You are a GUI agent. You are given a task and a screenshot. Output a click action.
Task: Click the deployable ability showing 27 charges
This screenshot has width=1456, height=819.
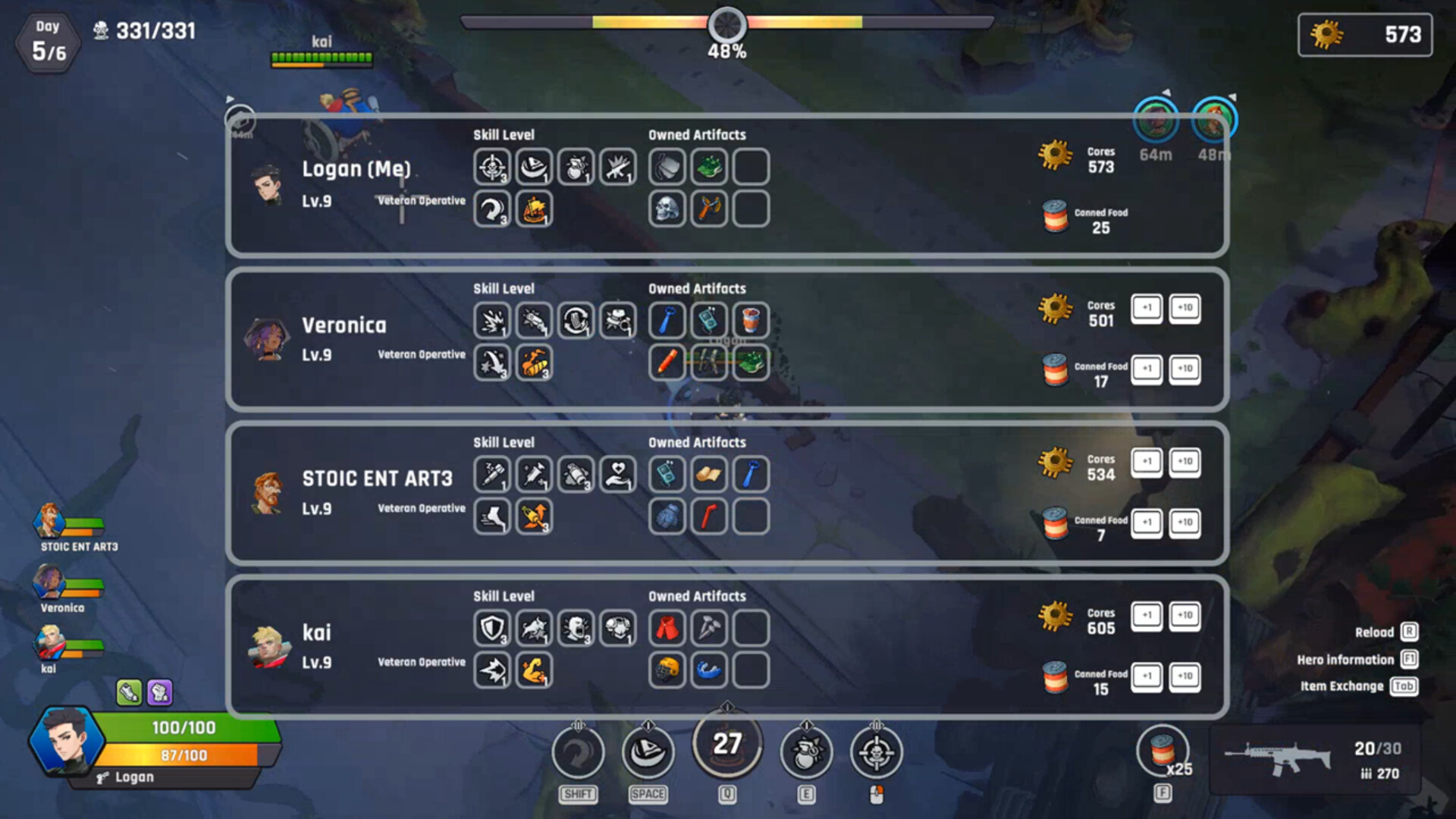(x=726, y=747)
